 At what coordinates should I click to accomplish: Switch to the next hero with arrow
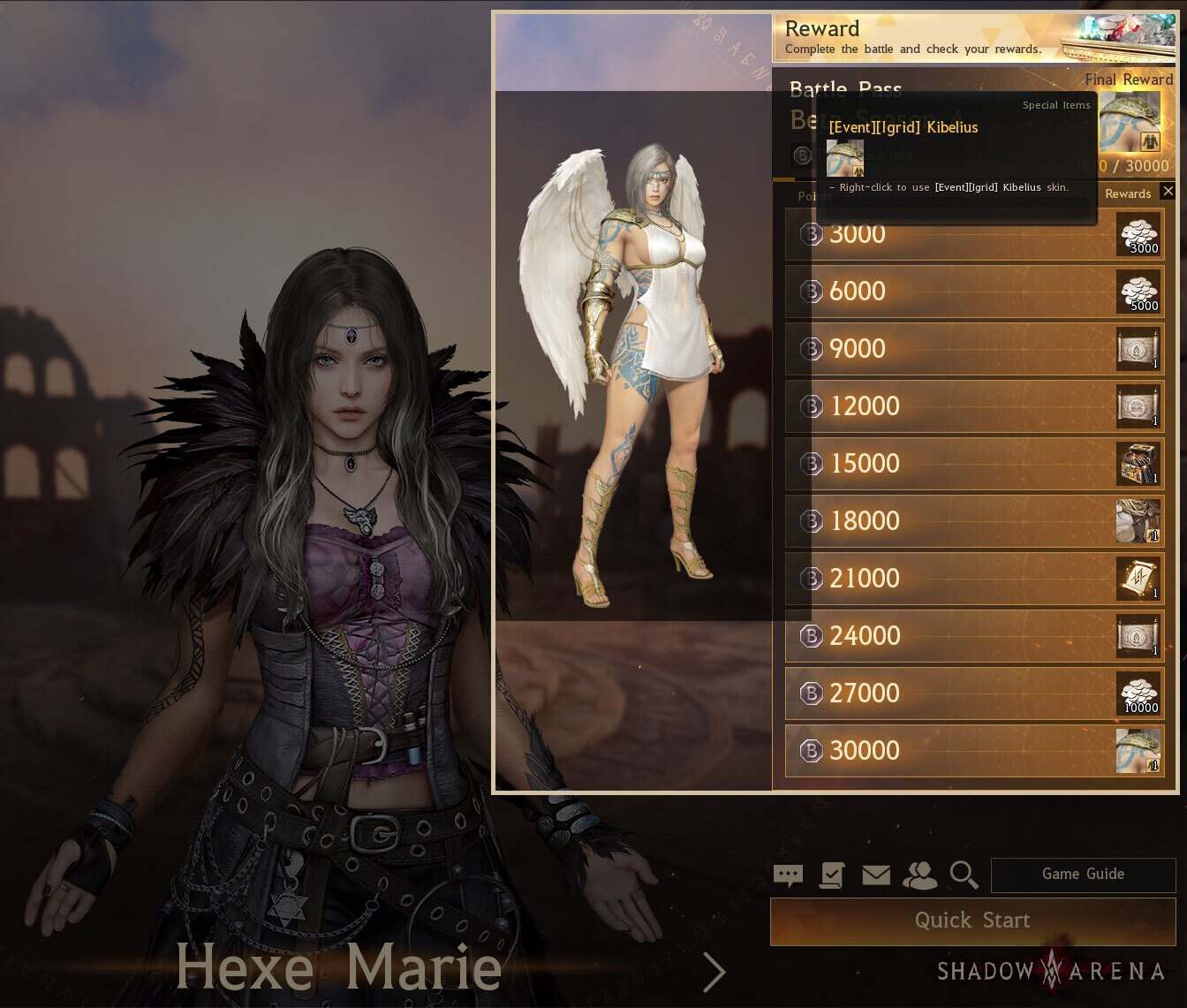(714, 972)
